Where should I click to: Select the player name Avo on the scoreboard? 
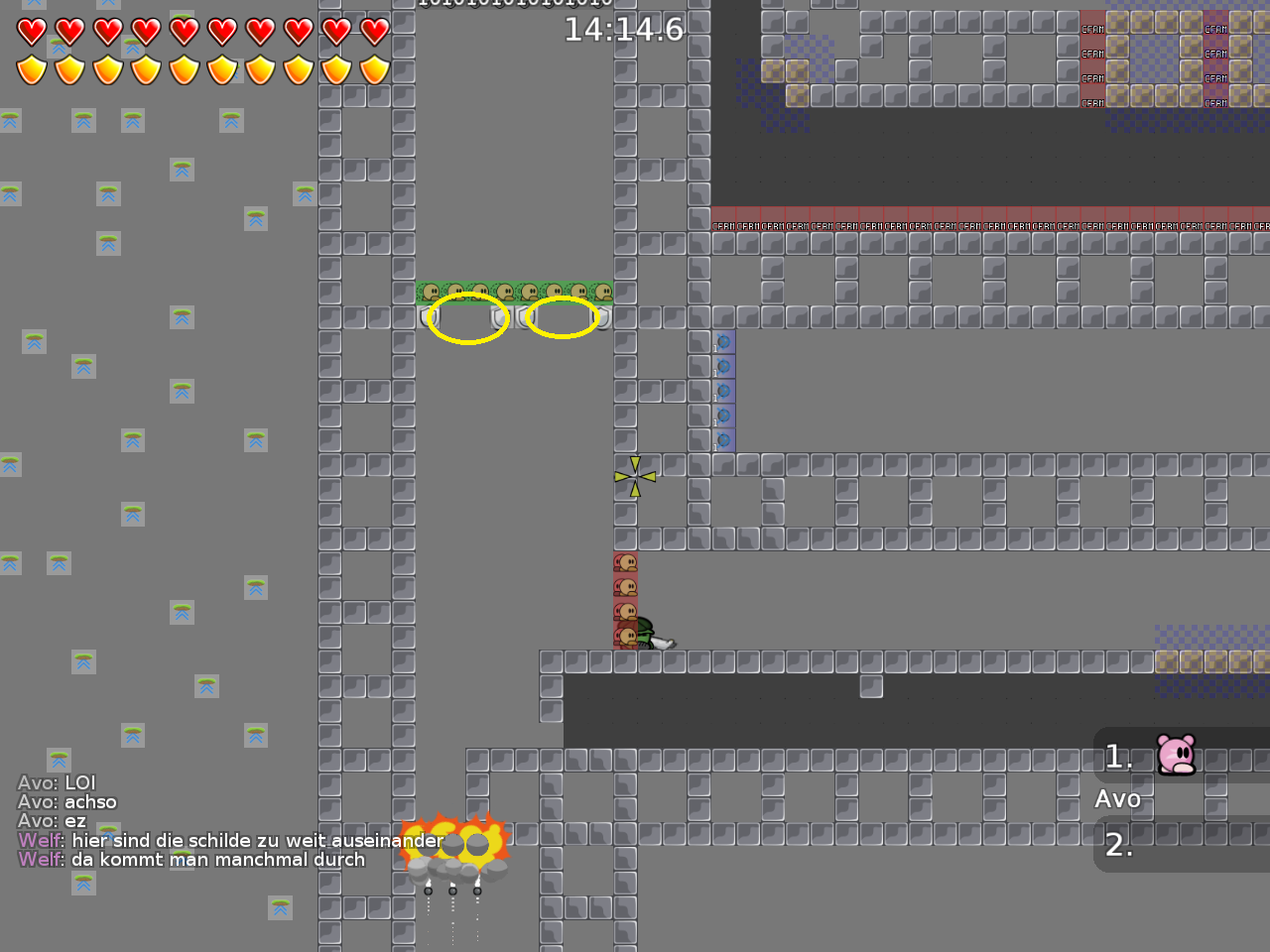pos(1117,798)
